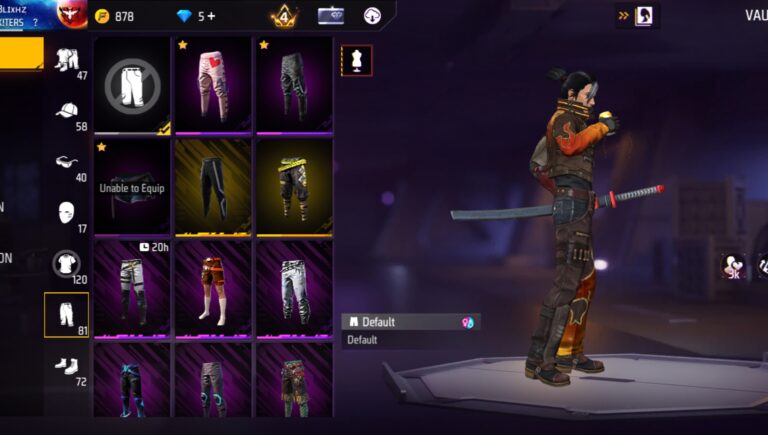Viewport: 768px width, 435px height.
Task: Switch to the t-shirt tops category
Action: pyautogui.click(x=67, y=264)
